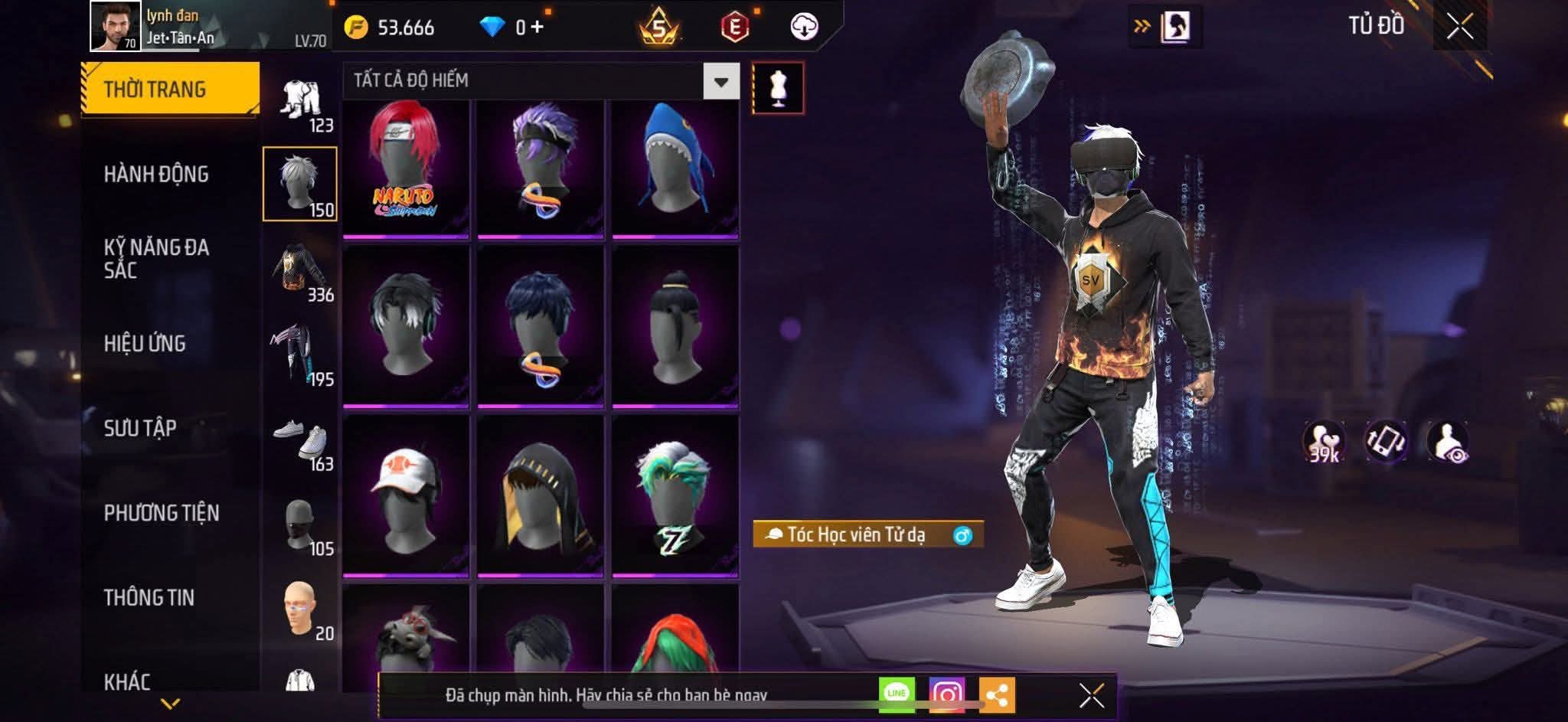
Task: Equip the green and white hair item
Action: 675,495
